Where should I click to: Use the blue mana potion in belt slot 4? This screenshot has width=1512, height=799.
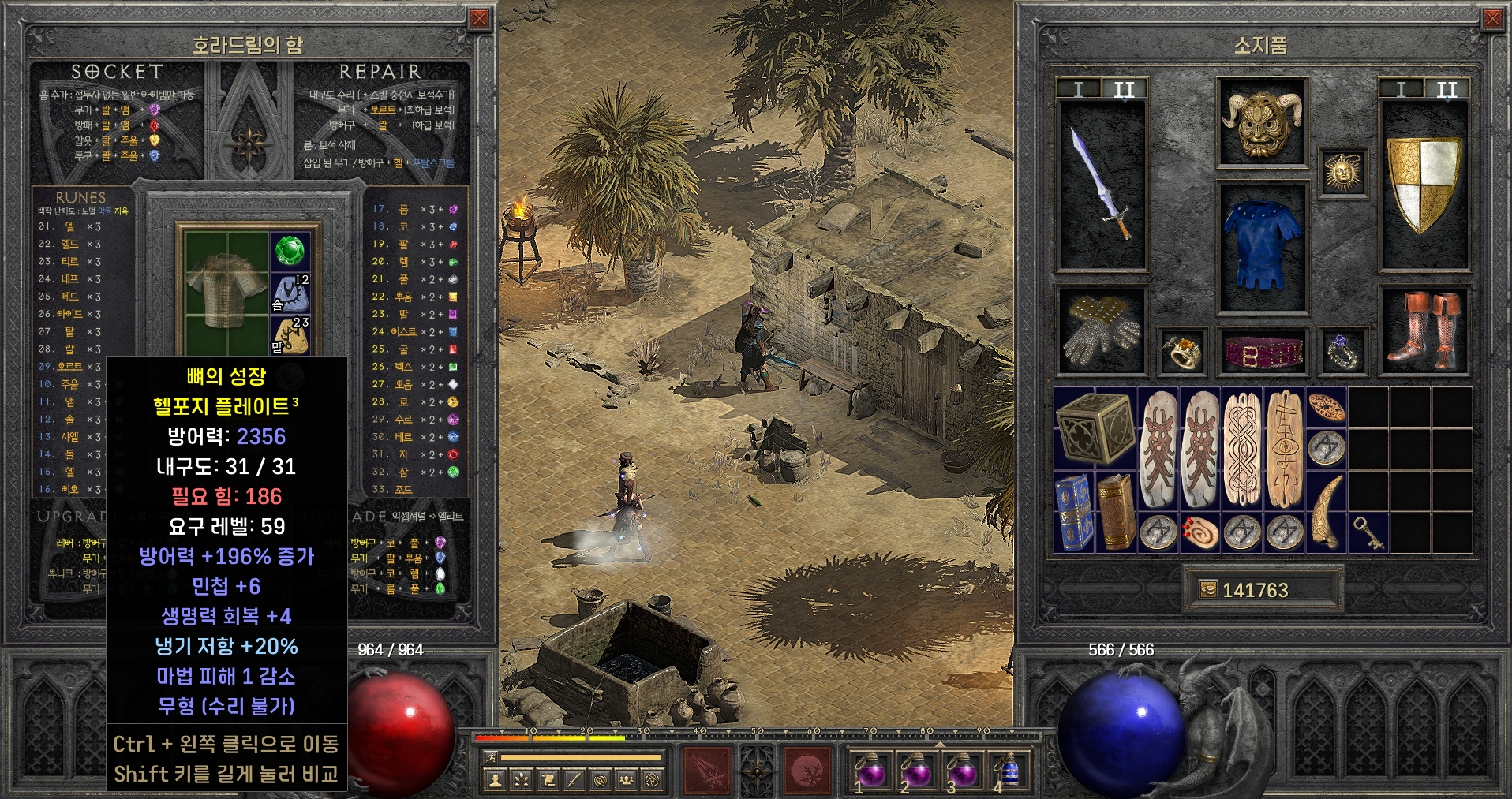point(1008,771)
